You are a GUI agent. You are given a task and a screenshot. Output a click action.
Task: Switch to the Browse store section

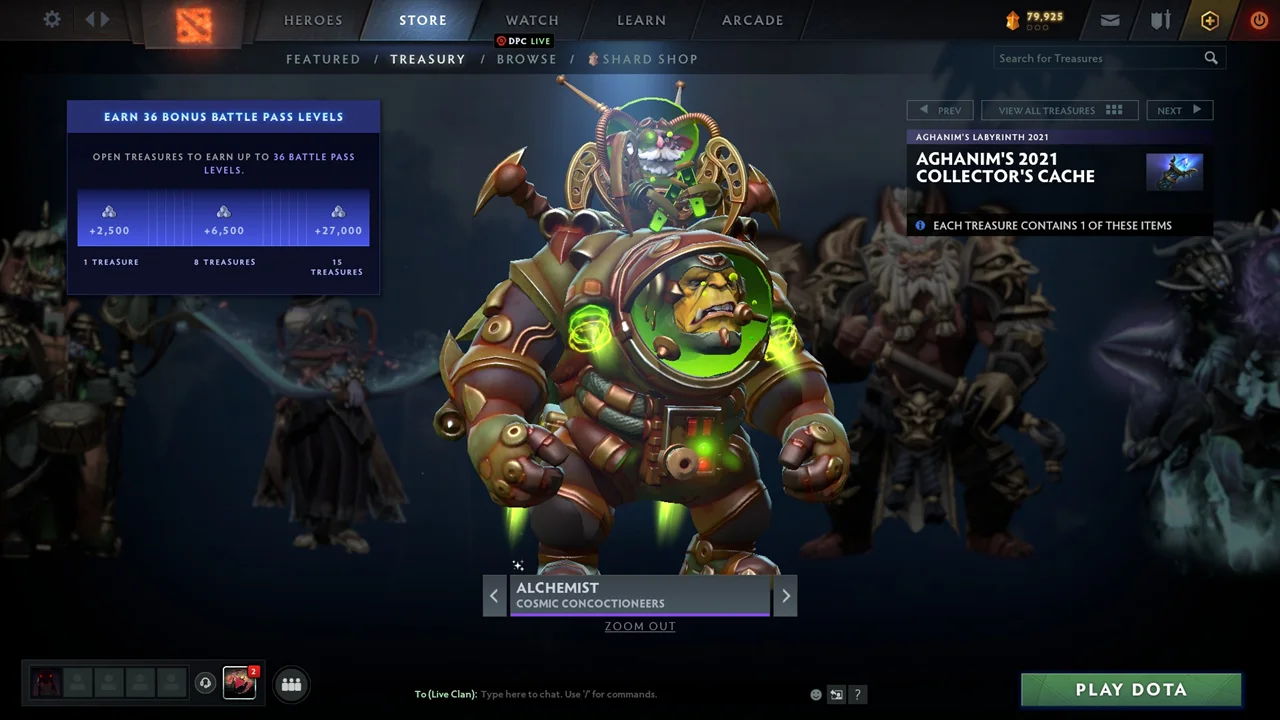[x=527, y=59]
